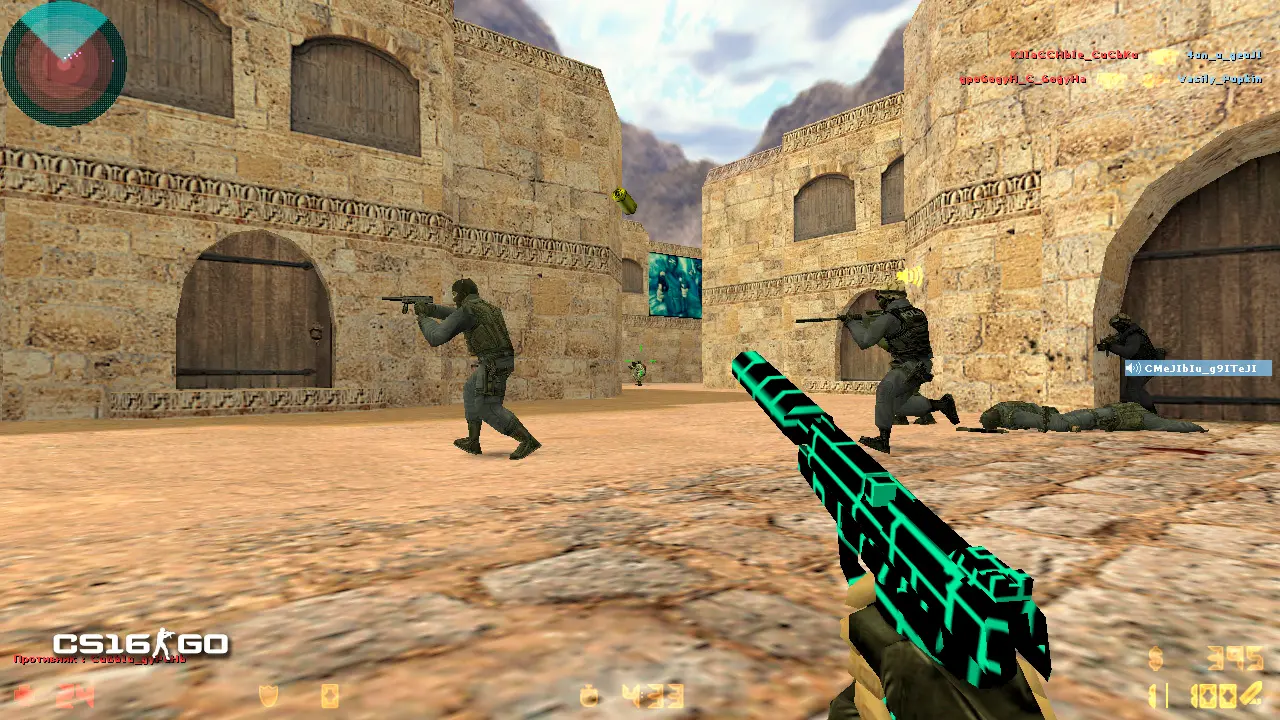Click the dollar sign money icon

point(1156,659)
